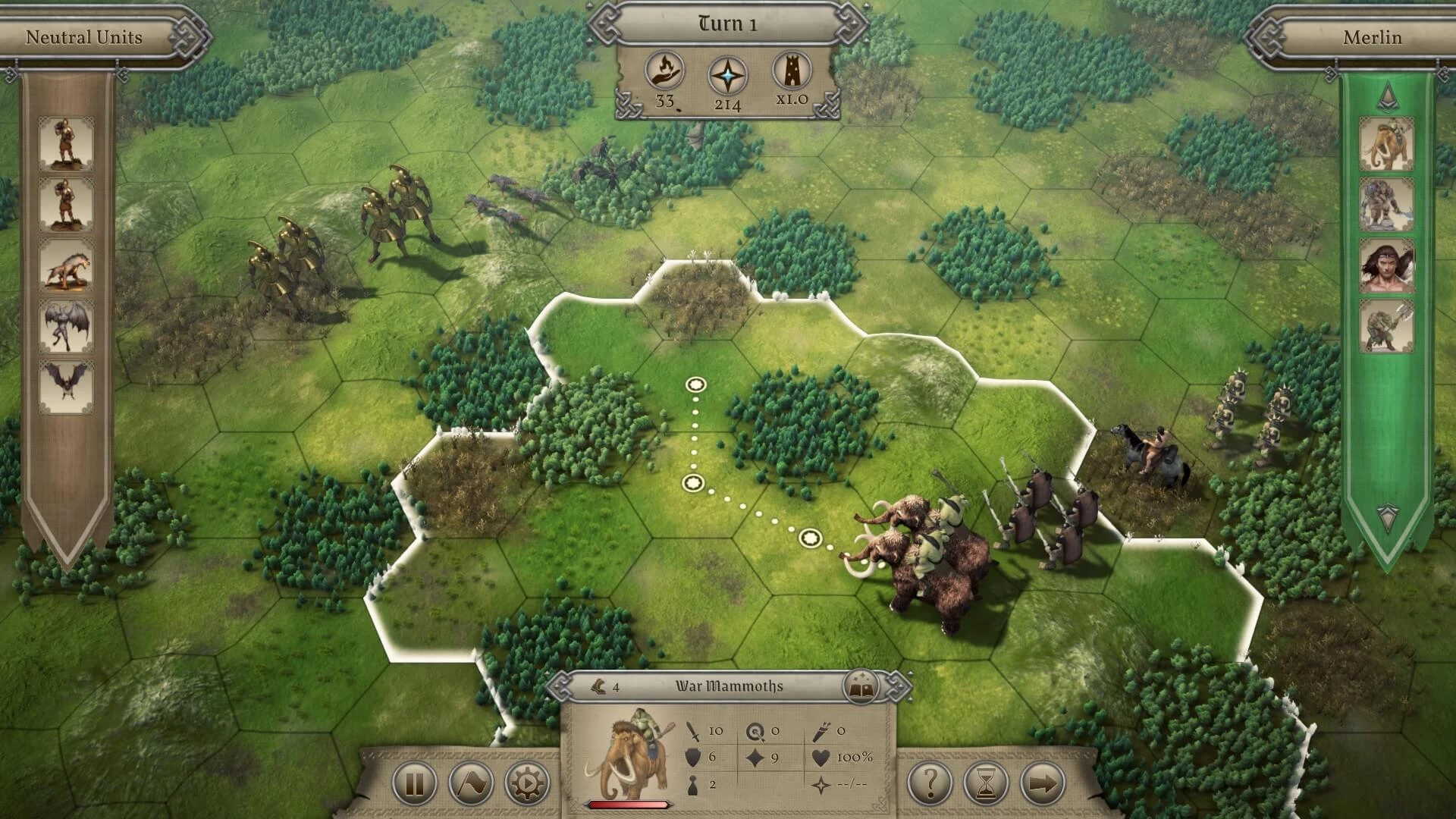Activate the gear auto-play button
1456x819 pixels.
point(527,783)
